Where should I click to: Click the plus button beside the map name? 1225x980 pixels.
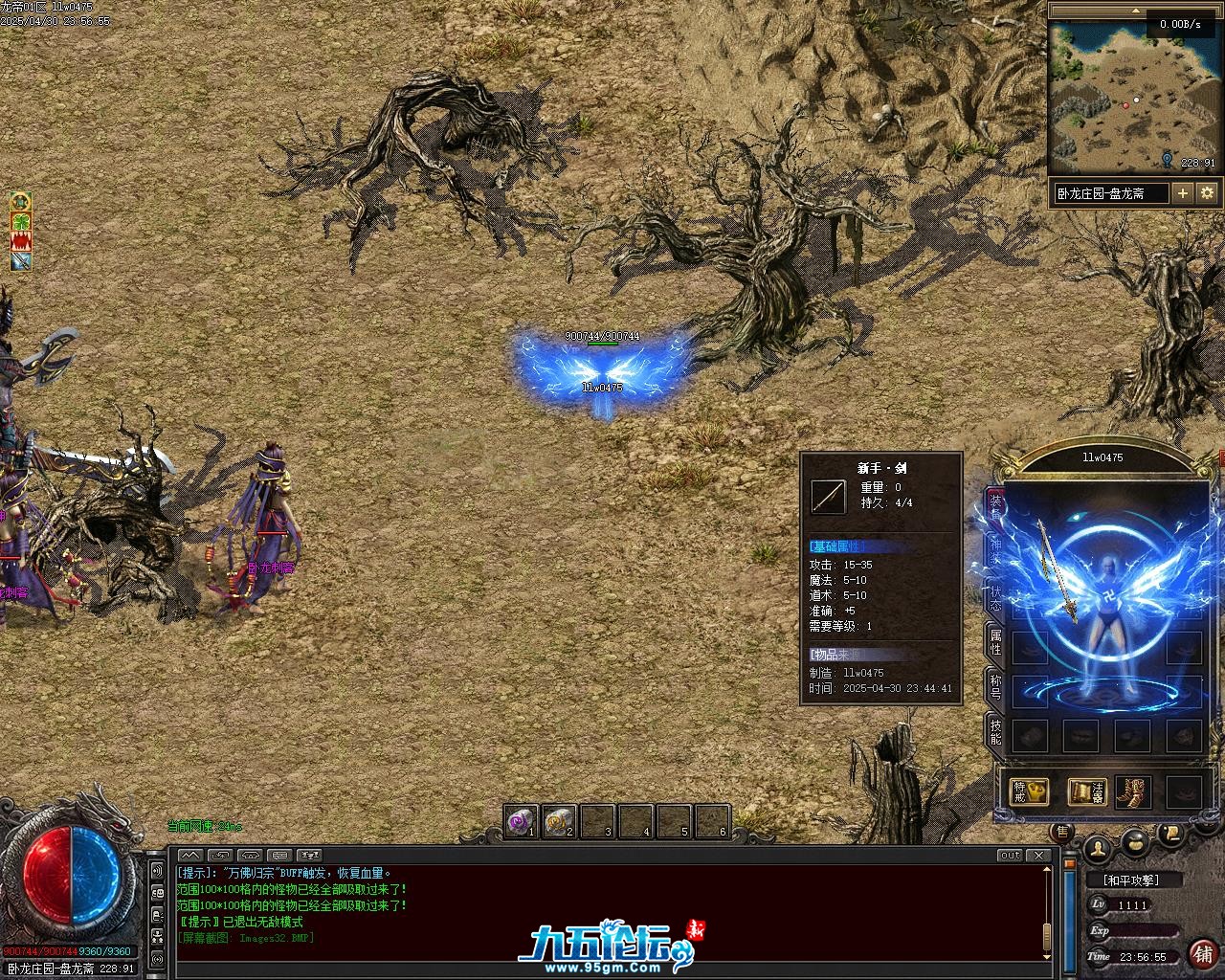[x=1183, y=193]
